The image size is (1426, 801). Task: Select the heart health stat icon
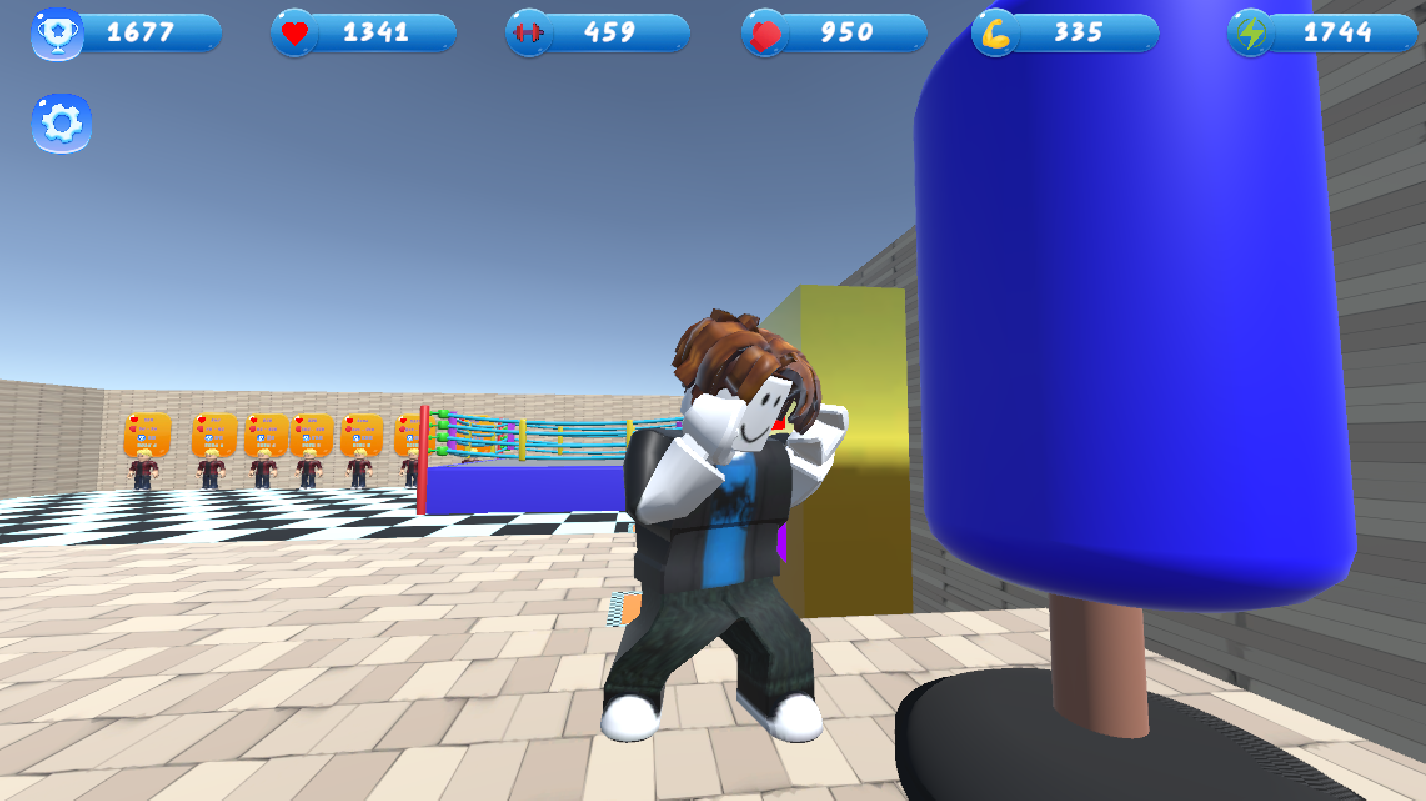coord(295,32)
